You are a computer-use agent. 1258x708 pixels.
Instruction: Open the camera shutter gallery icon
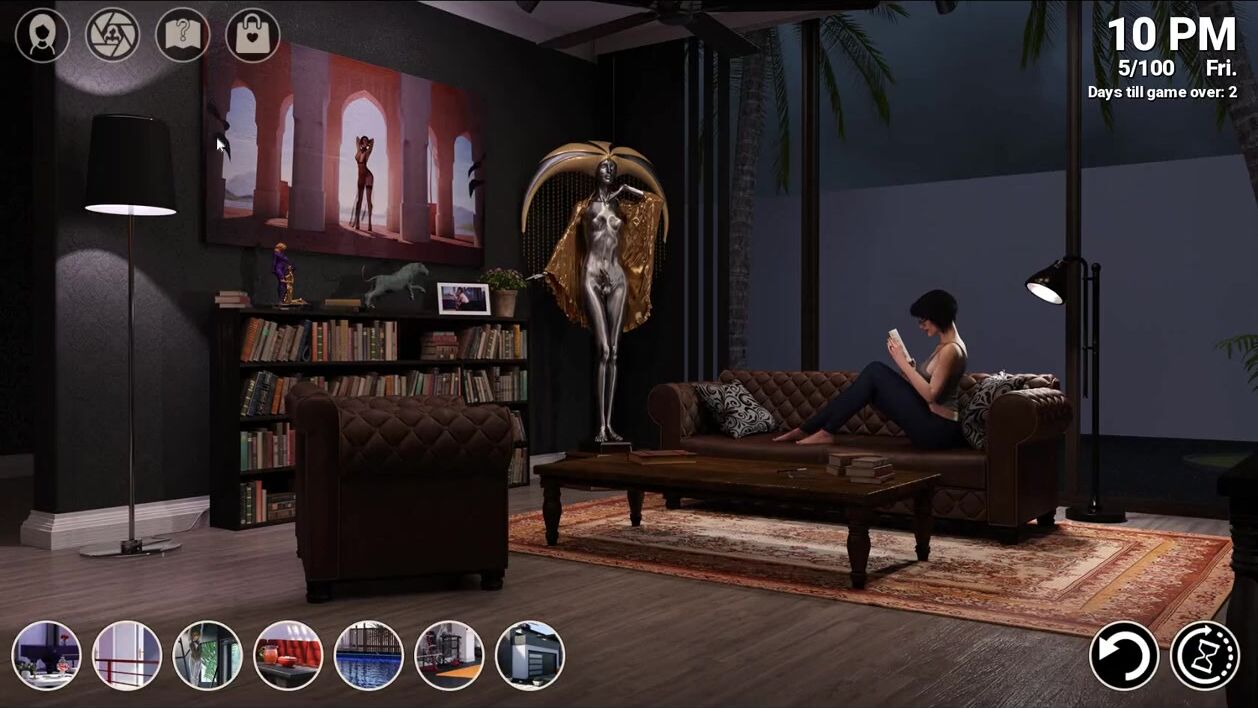112,36
